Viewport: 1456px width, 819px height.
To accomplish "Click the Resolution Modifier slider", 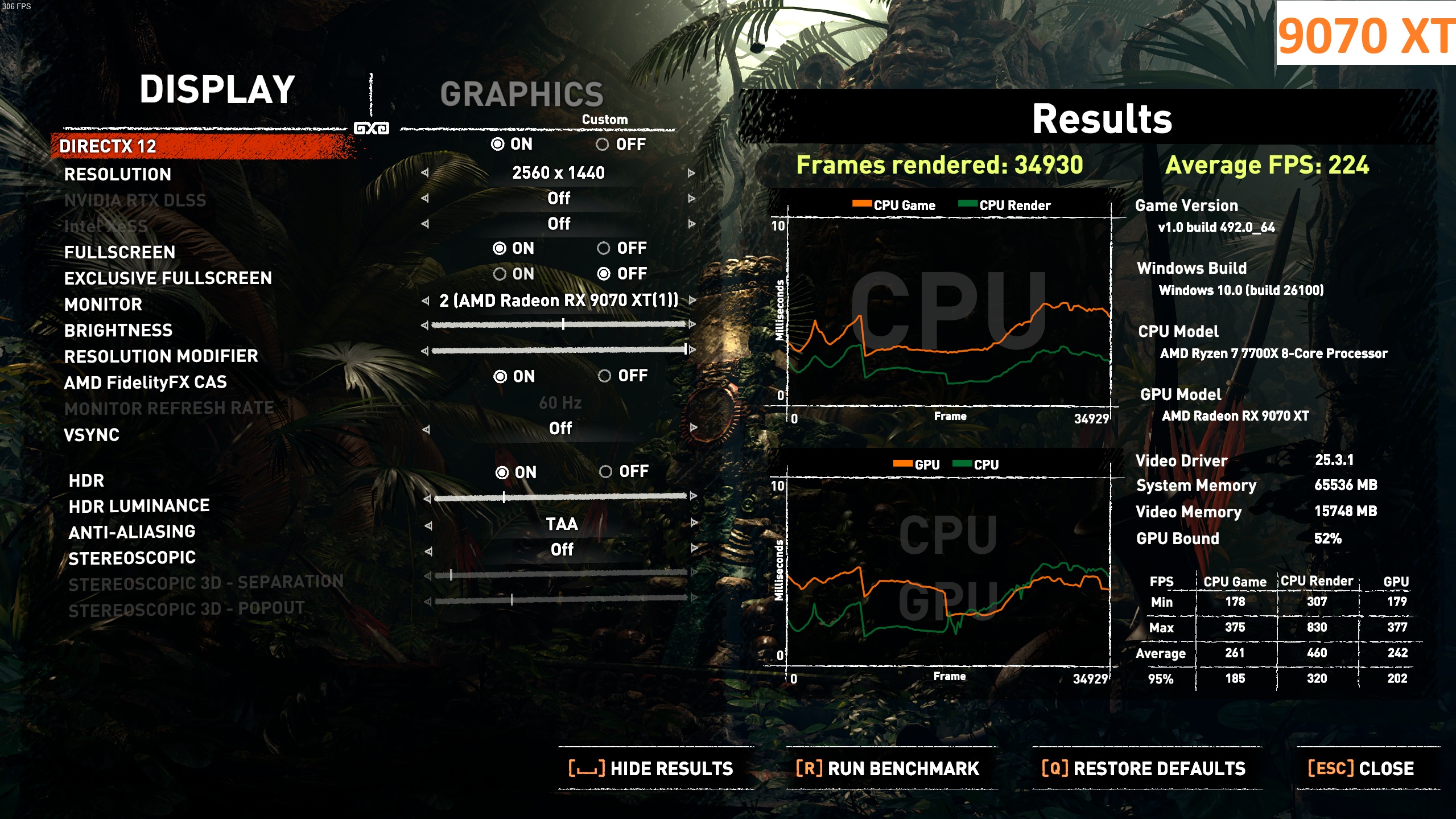I will click(558, 349).
